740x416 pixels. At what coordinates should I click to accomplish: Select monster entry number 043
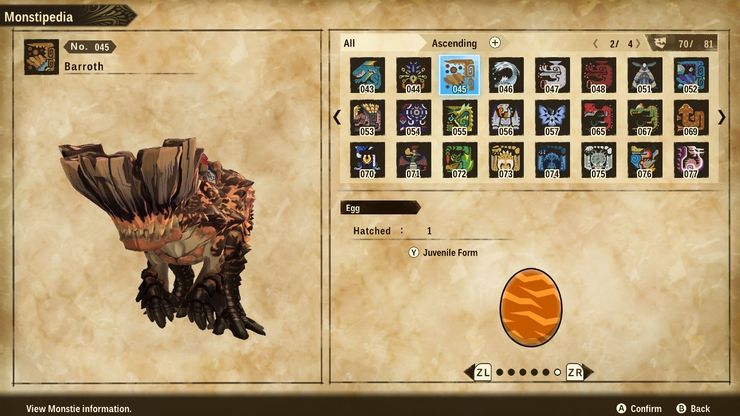click(x=367, y=75)
